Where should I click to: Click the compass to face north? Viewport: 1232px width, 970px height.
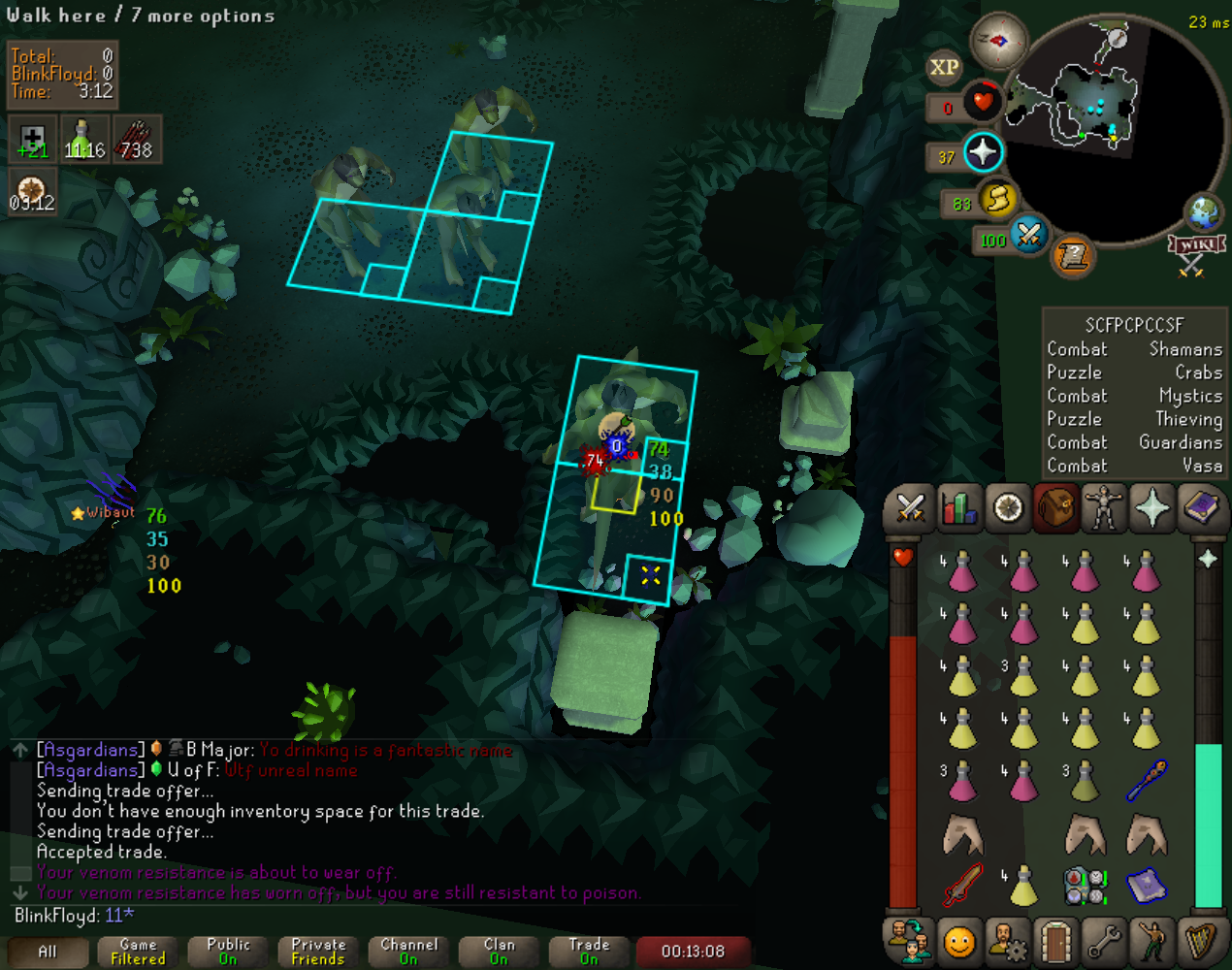[x=999, y=41]
